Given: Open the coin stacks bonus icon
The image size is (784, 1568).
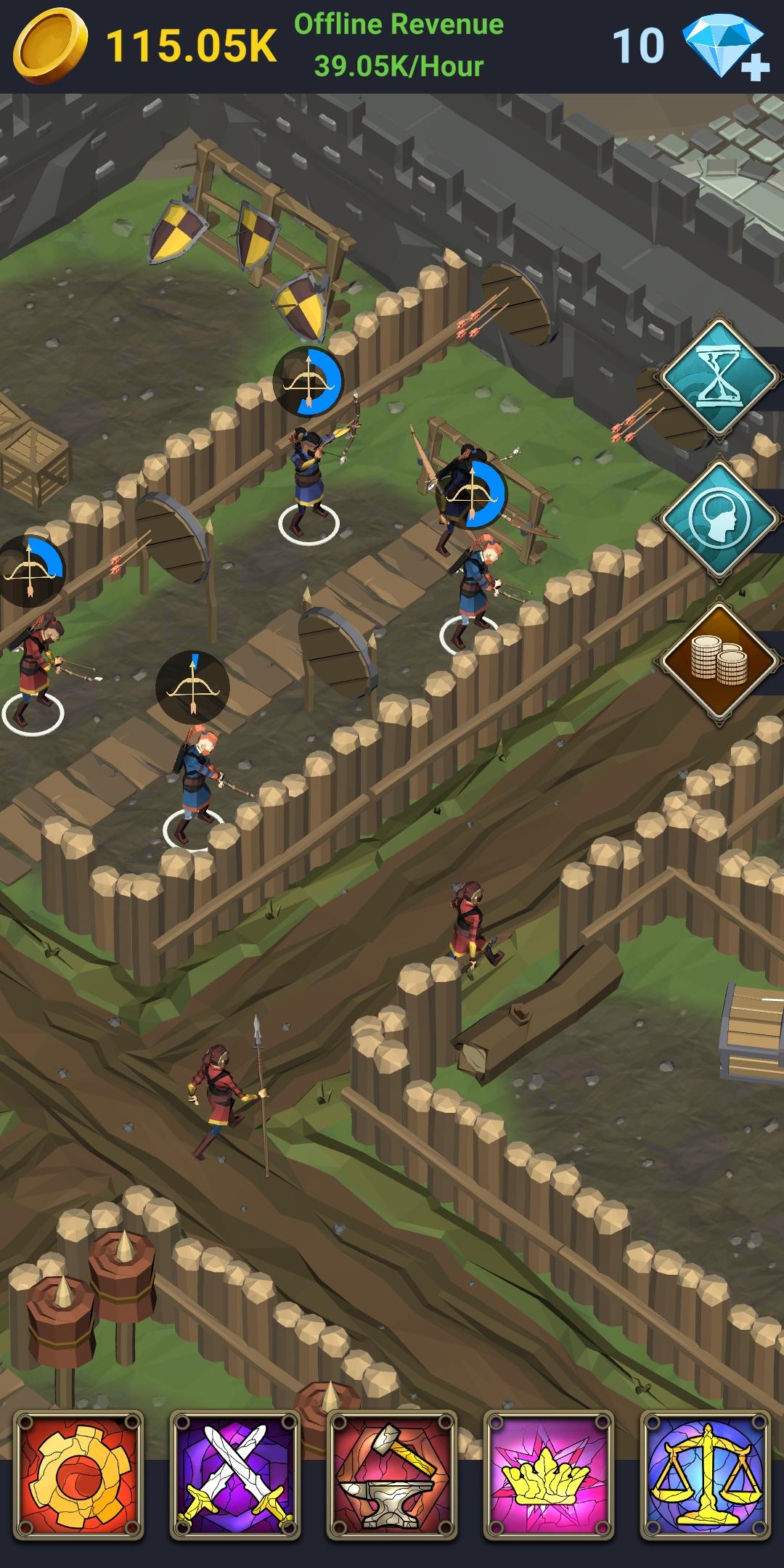Looking at the screenshot, I should pyautogui.click(x=719, y=661).
